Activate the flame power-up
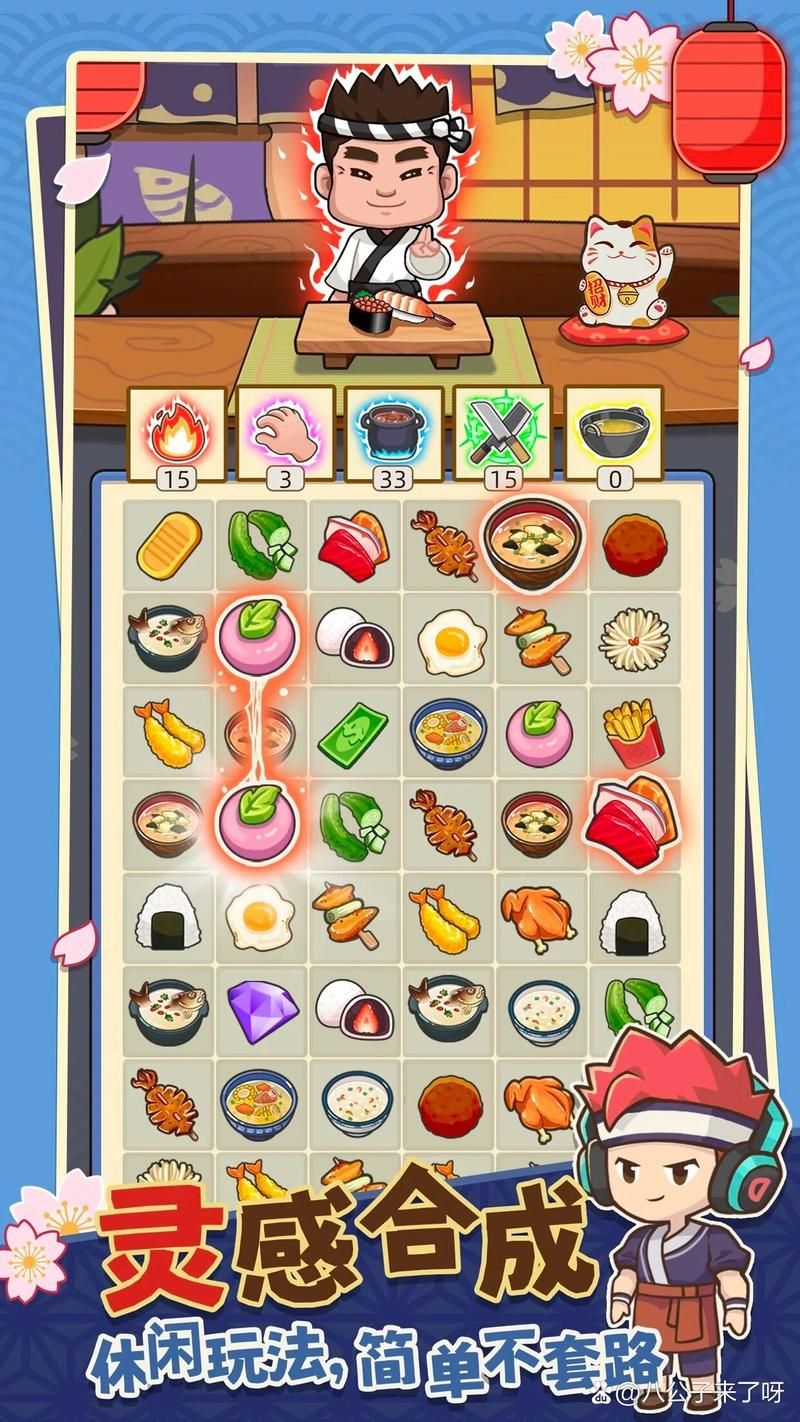Screen dimensions: 800x1422 tap(176, 428)
